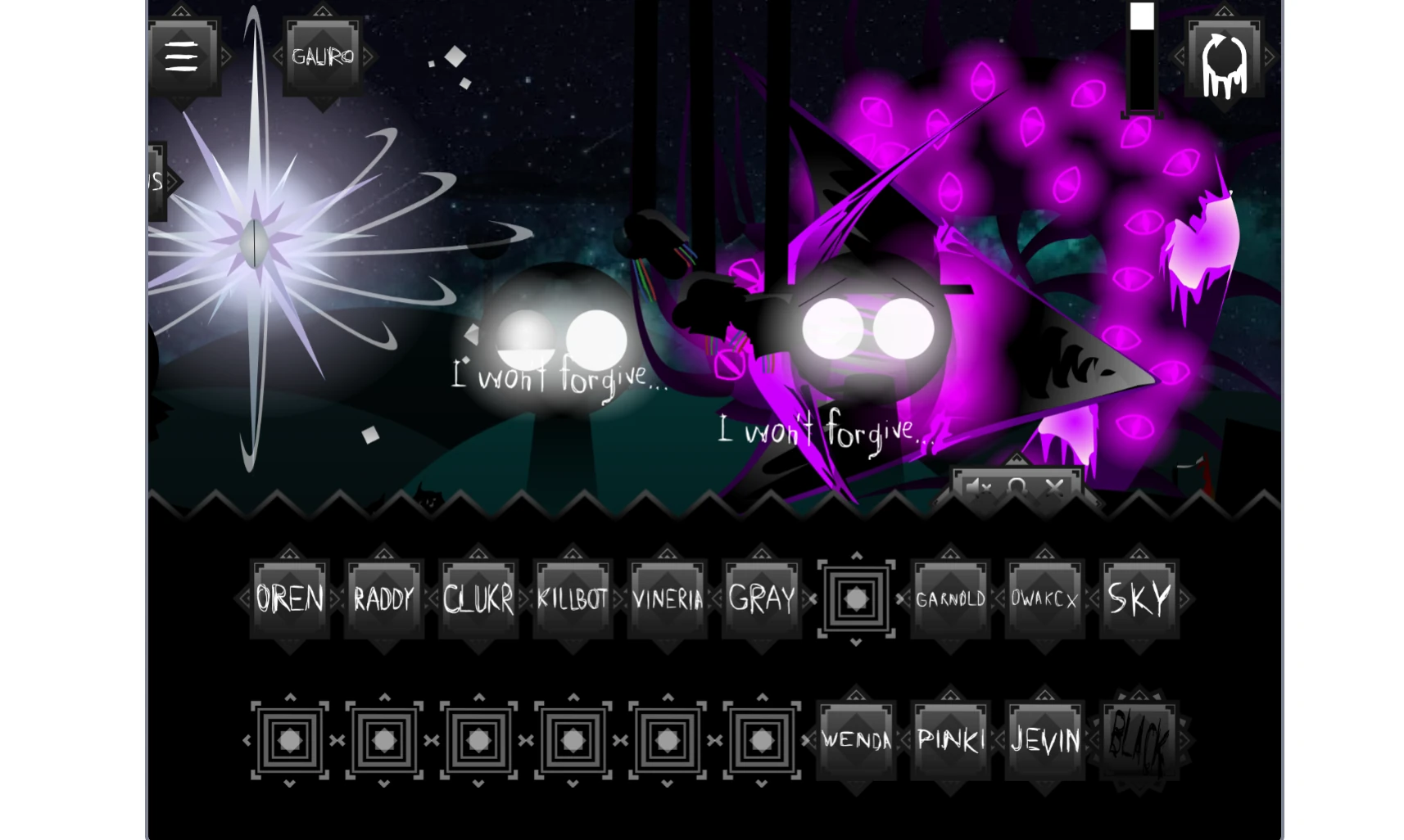
Task: Remove the character using the X button
Action: tap(1056, 487)
